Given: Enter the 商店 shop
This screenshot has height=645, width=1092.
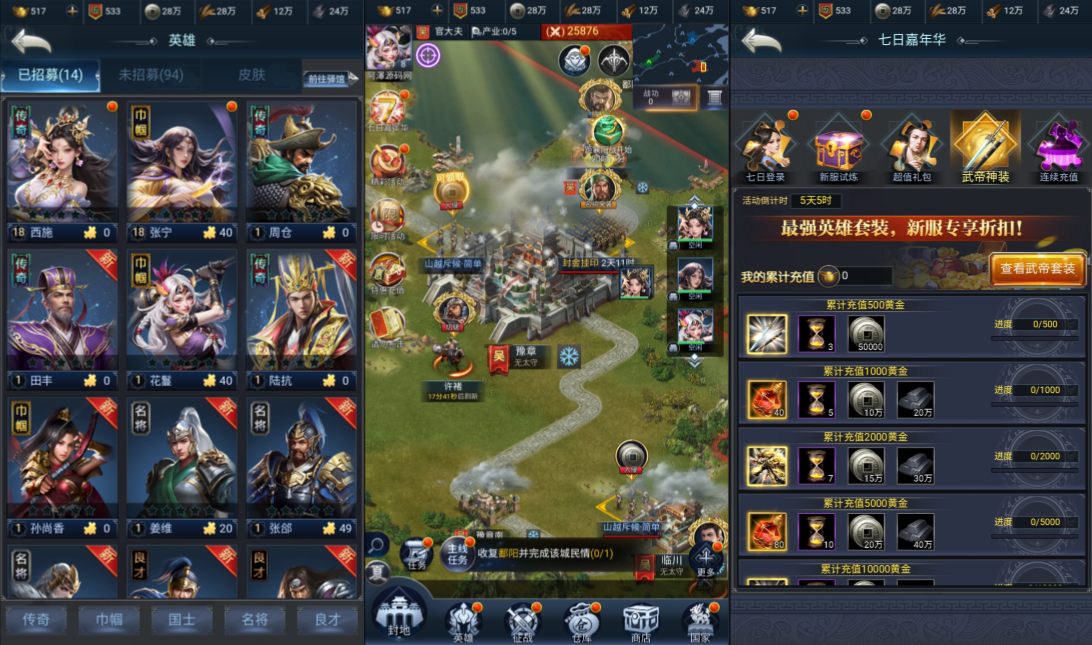Looking at the screenshot, I should pyautogui.click(x=641, y=620).
